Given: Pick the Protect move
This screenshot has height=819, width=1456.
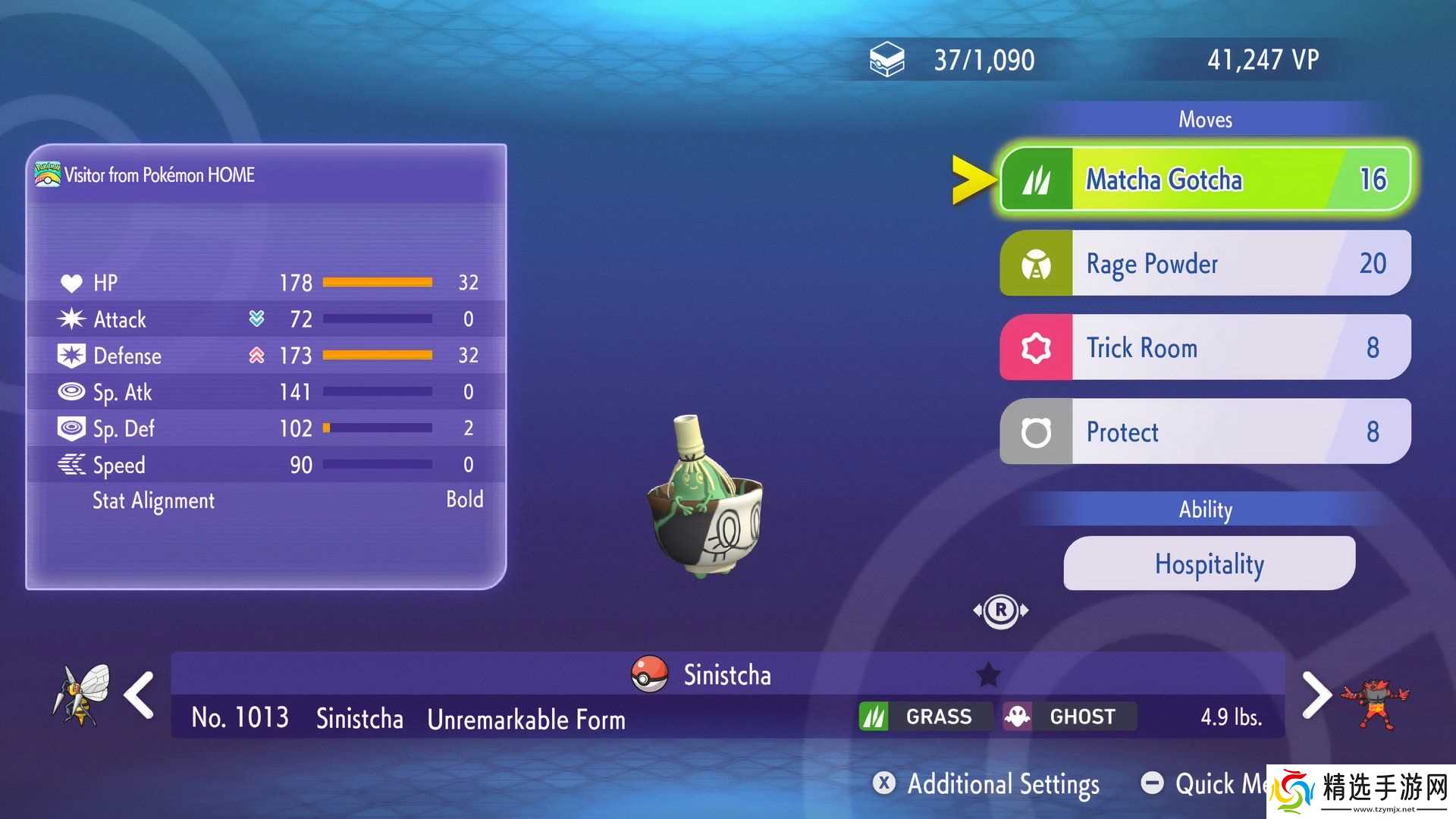Looking at the screenshot, I should pos(1205,431).
